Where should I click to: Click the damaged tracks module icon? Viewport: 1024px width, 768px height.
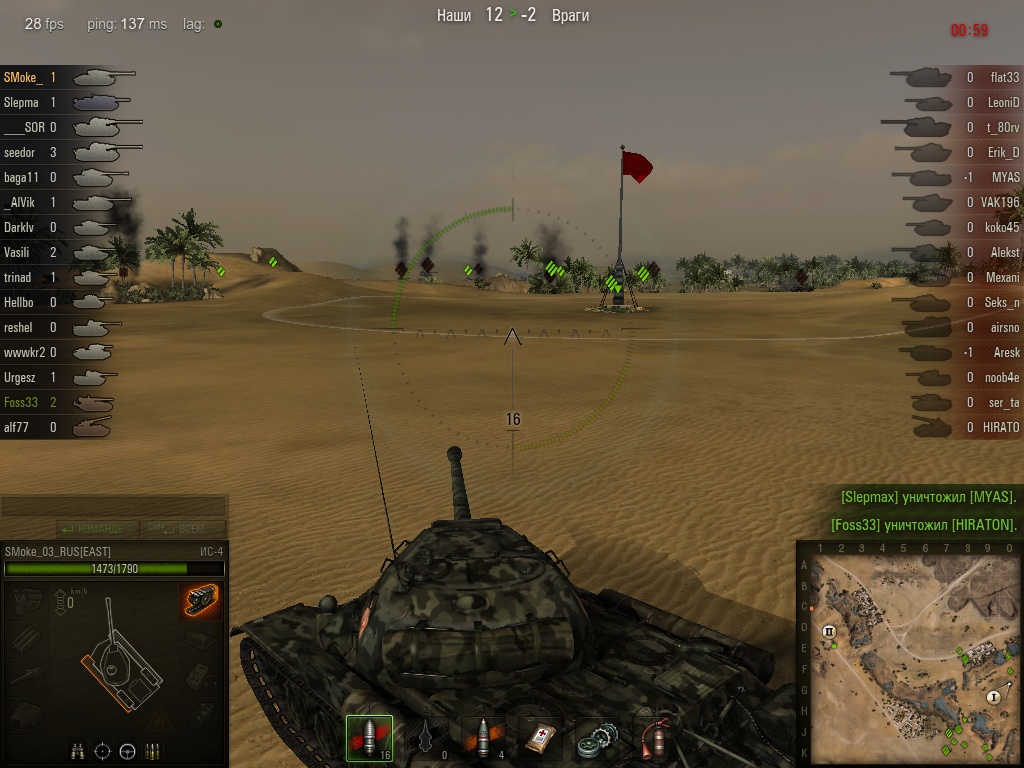201,600
